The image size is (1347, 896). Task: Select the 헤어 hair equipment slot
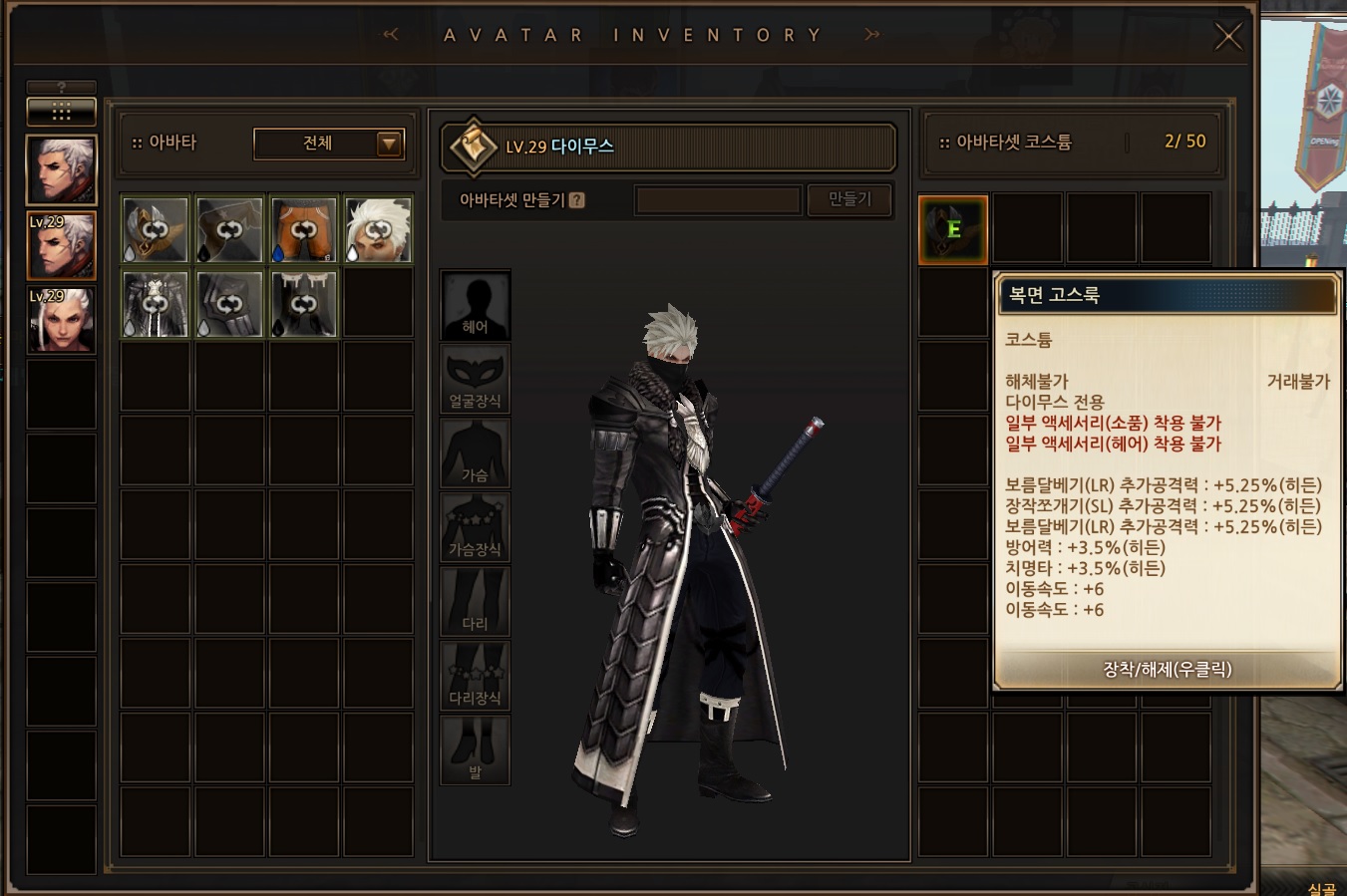(476, 305)
